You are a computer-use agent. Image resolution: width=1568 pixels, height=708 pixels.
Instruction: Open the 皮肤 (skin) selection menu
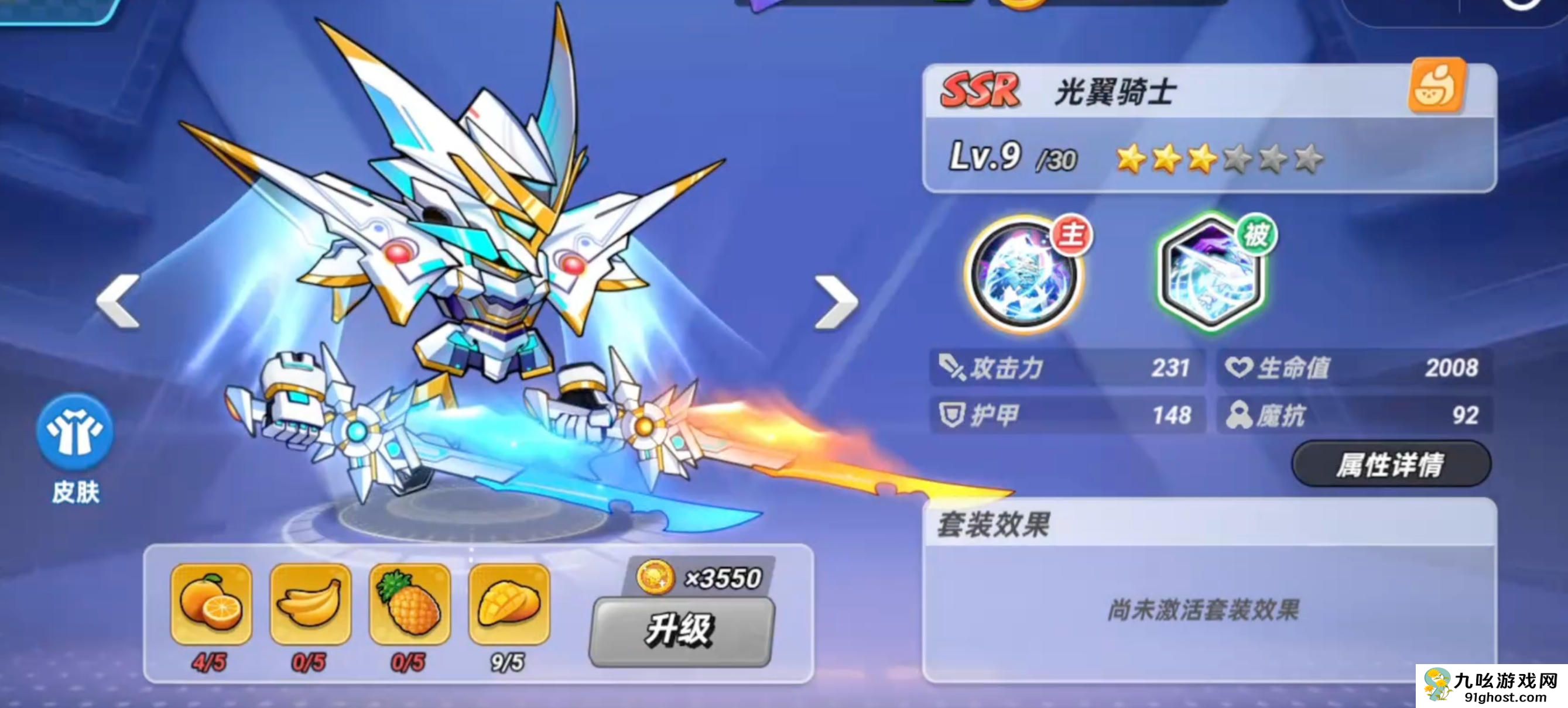76,432
